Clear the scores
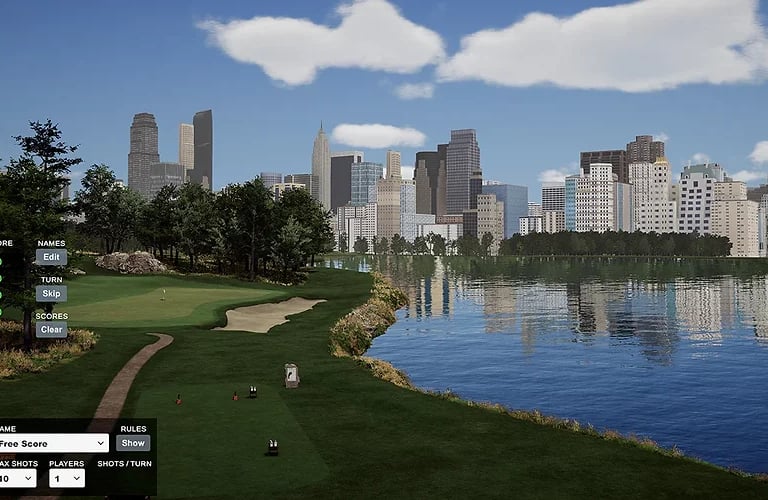 click(51, 330)
